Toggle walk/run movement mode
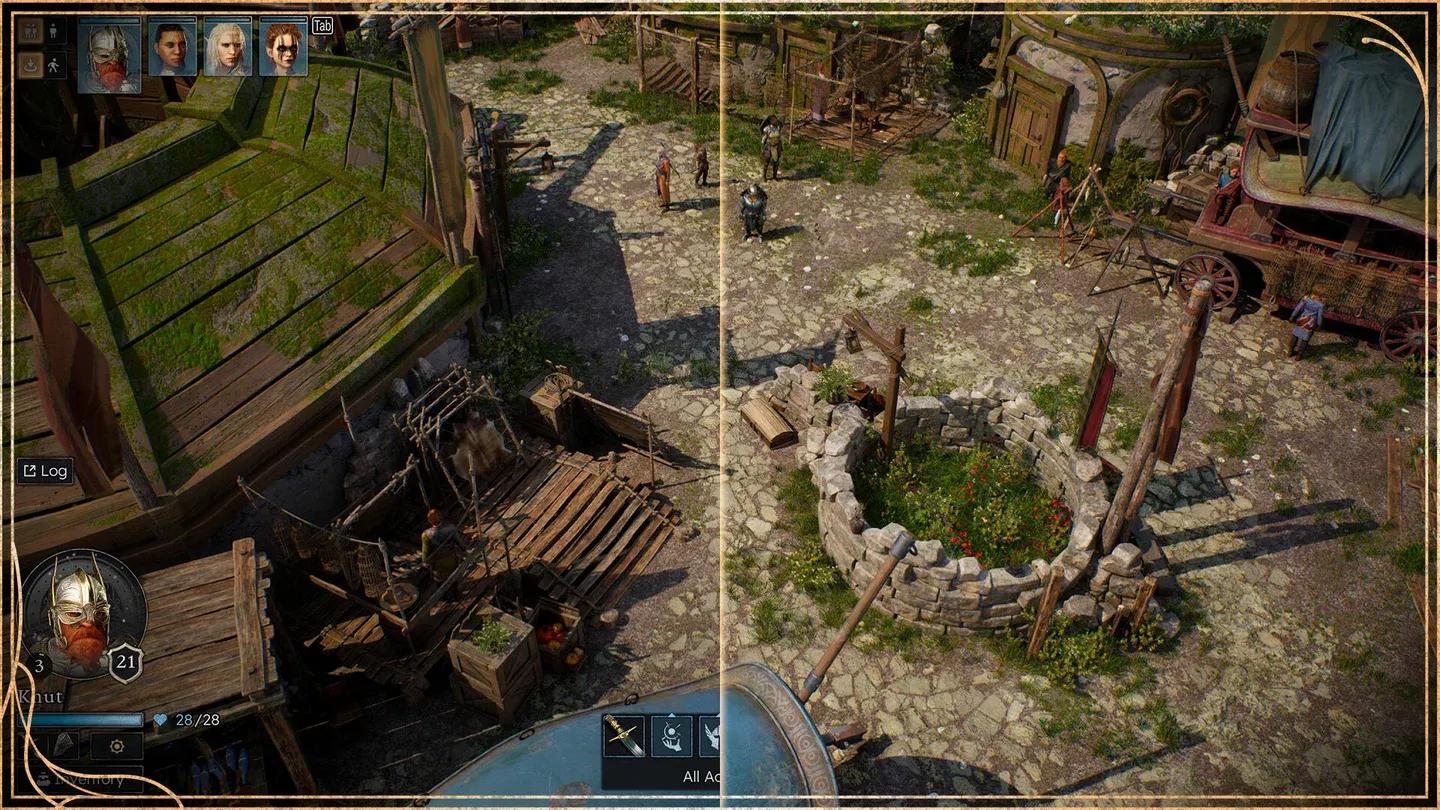 (53, 64)
